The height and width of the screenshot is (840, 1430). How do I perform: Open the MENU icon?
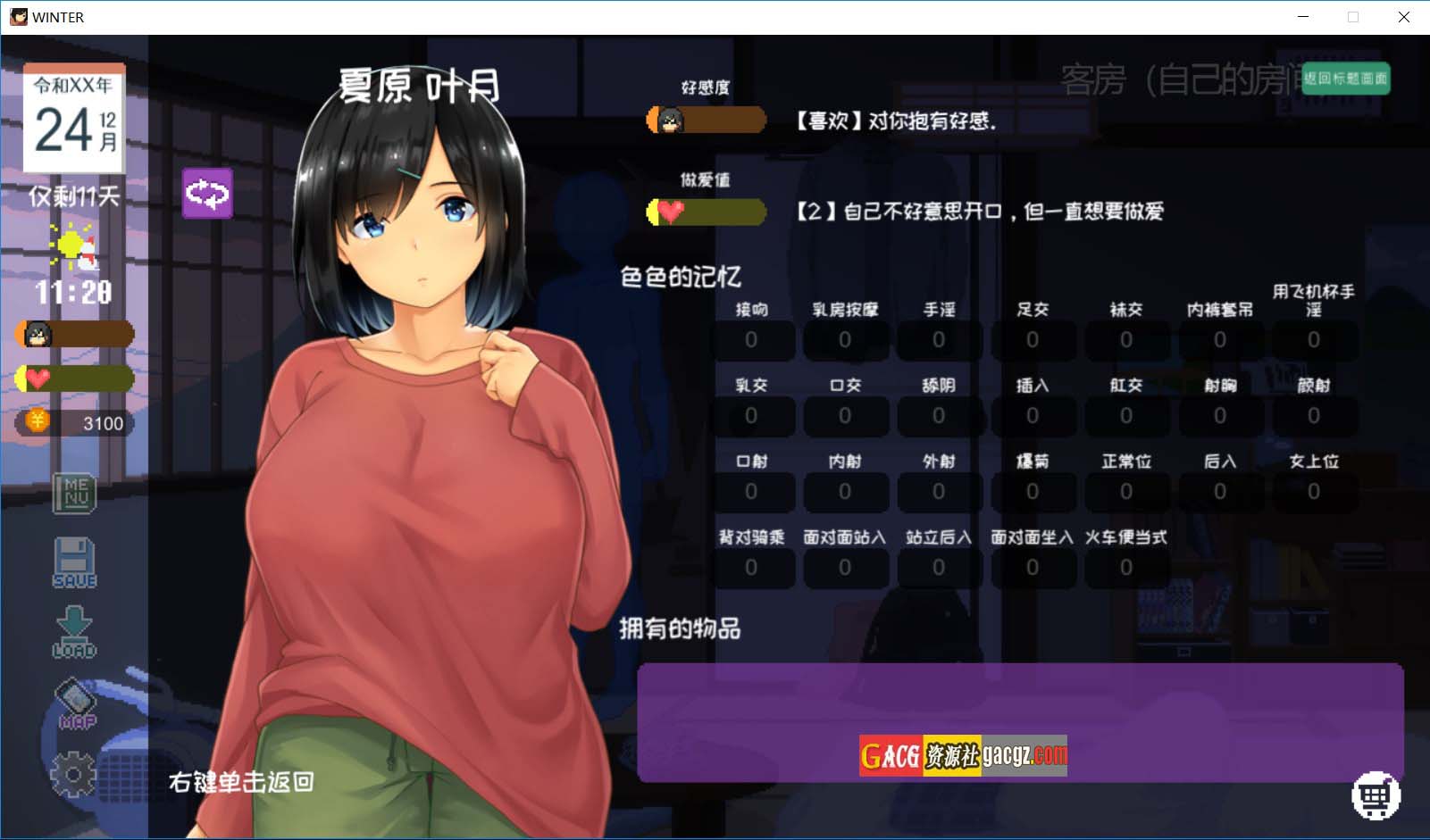(75, 493)
